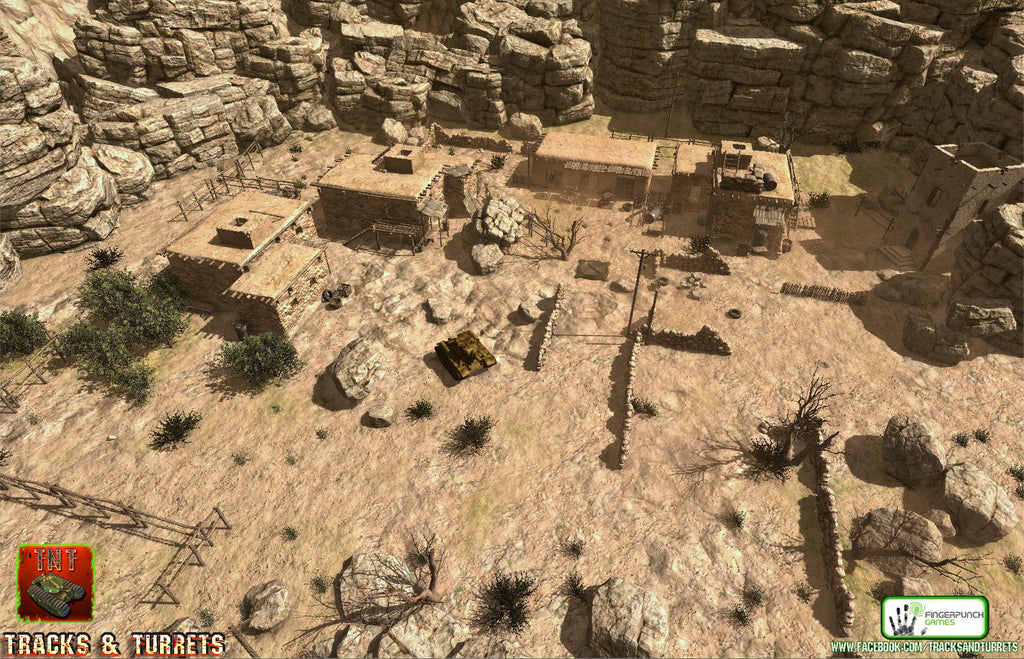
Task: Select the Tracks & Turrets title text
Action: tap(113, 644)
